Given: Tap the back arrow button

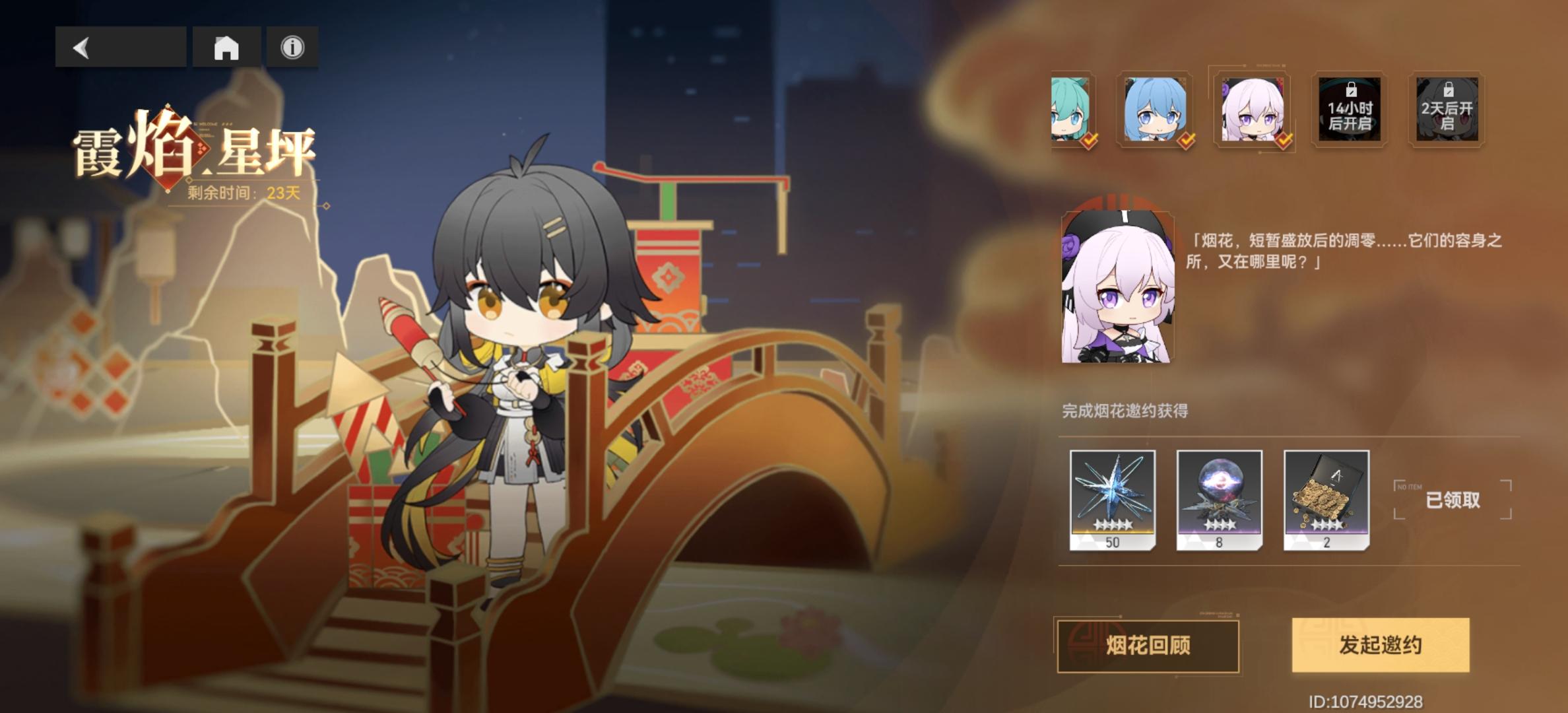Looking at the screenshot, I should (82, 47).
